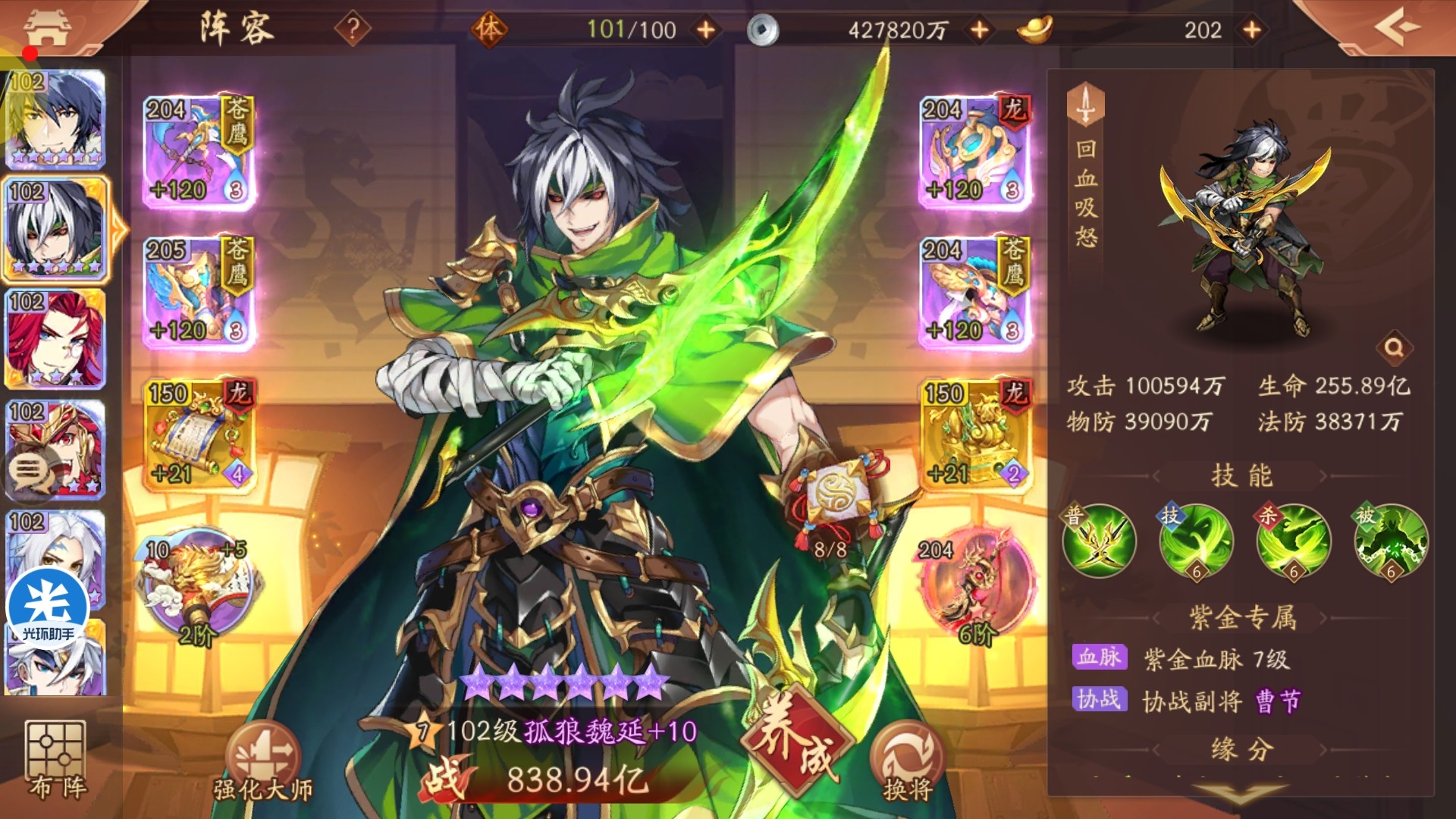Click the magnifier below hero model
The height and width of the screenshot is (819, 1456).
[1394, 348]
